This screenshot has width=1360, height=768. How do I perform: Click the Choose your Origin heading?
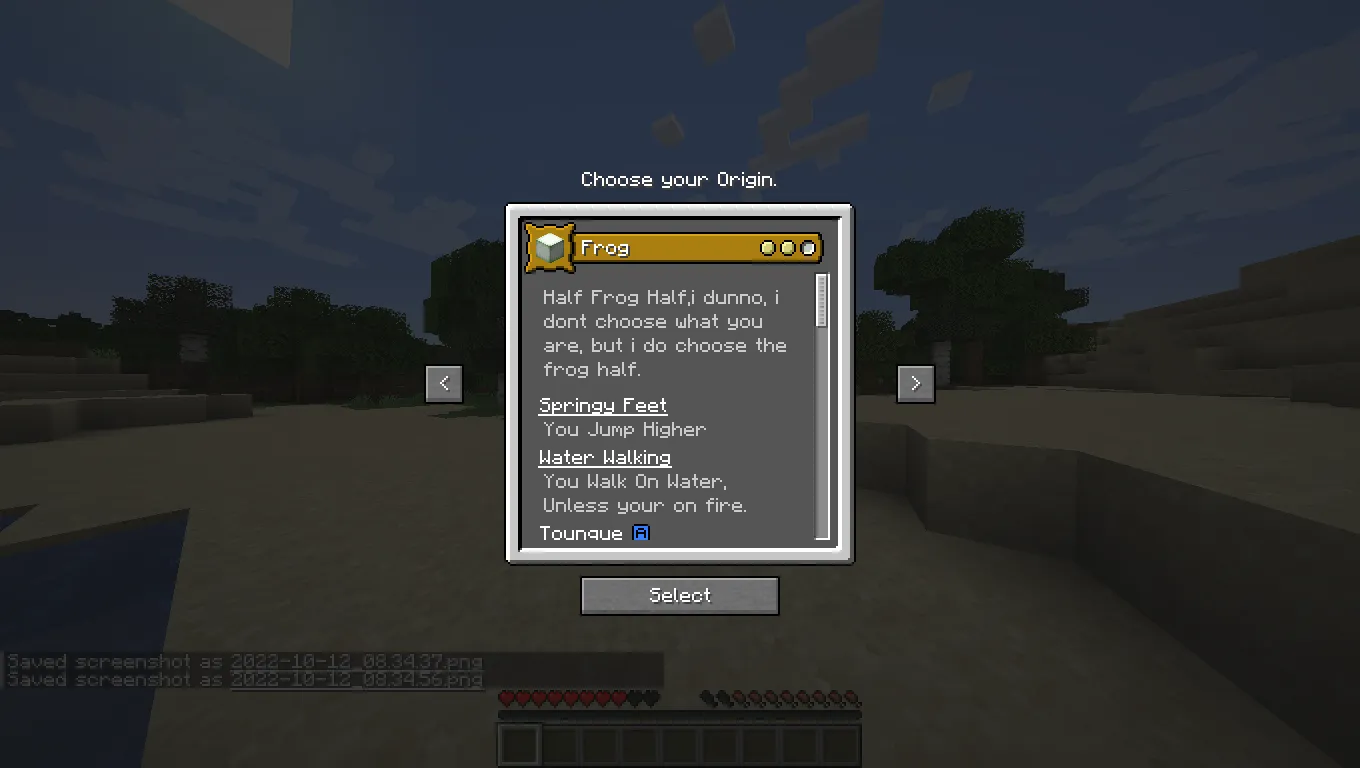[679, 179]
